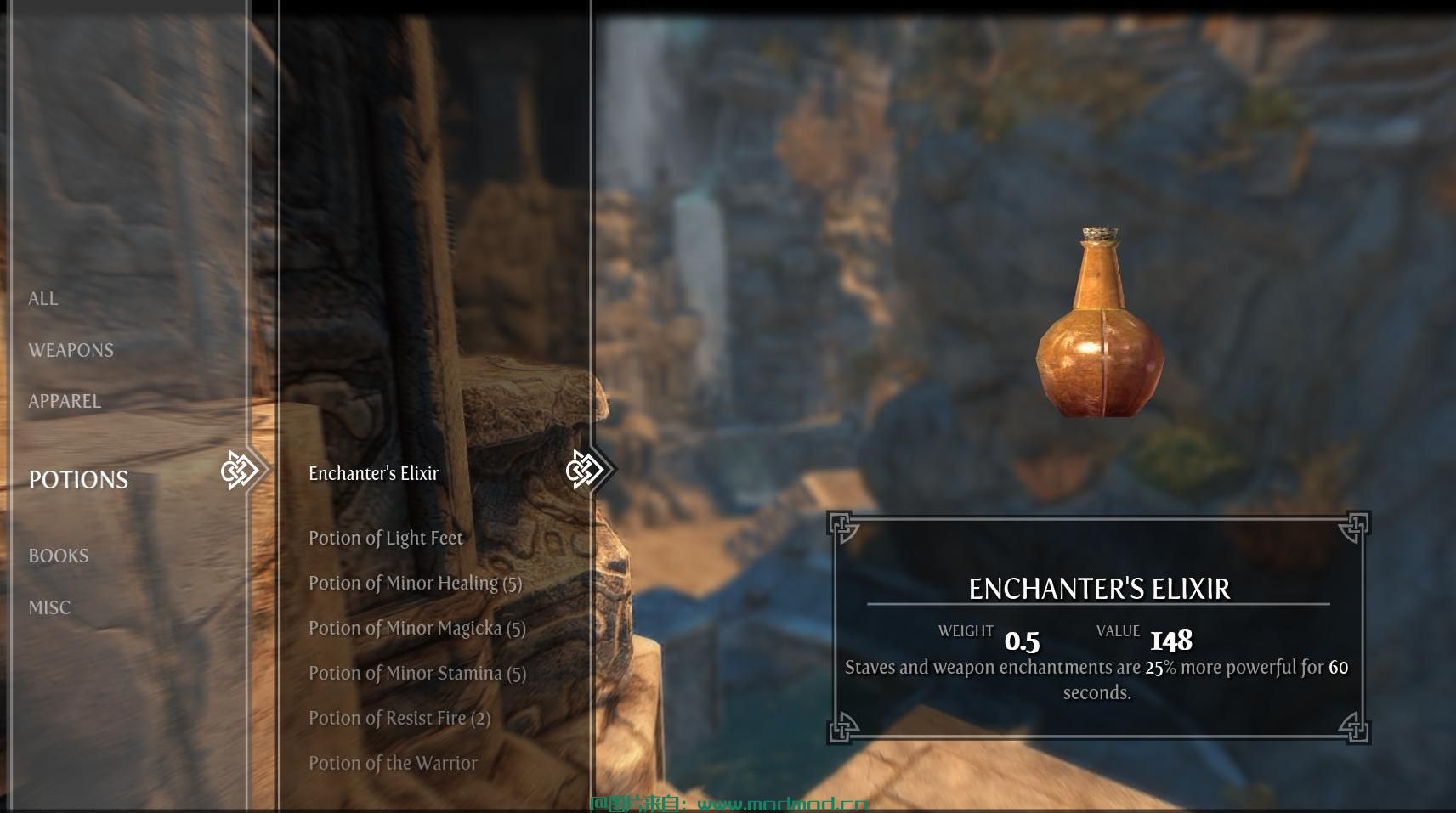Select the Potions category
The width and height of the screenshot is (1456, 813).
click(x=78, y=480)
